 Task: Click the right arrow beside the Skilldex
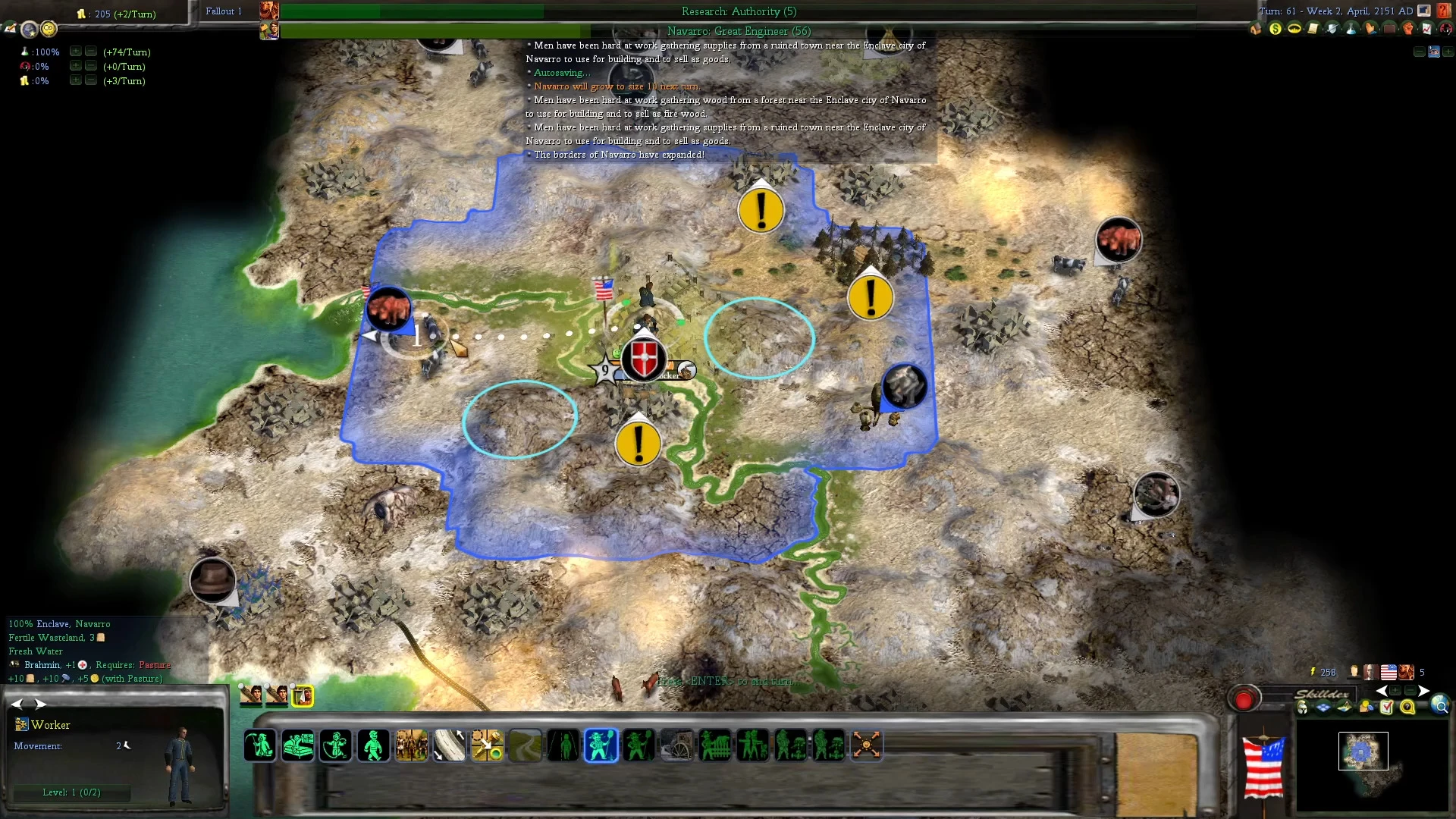(1424, 691)
